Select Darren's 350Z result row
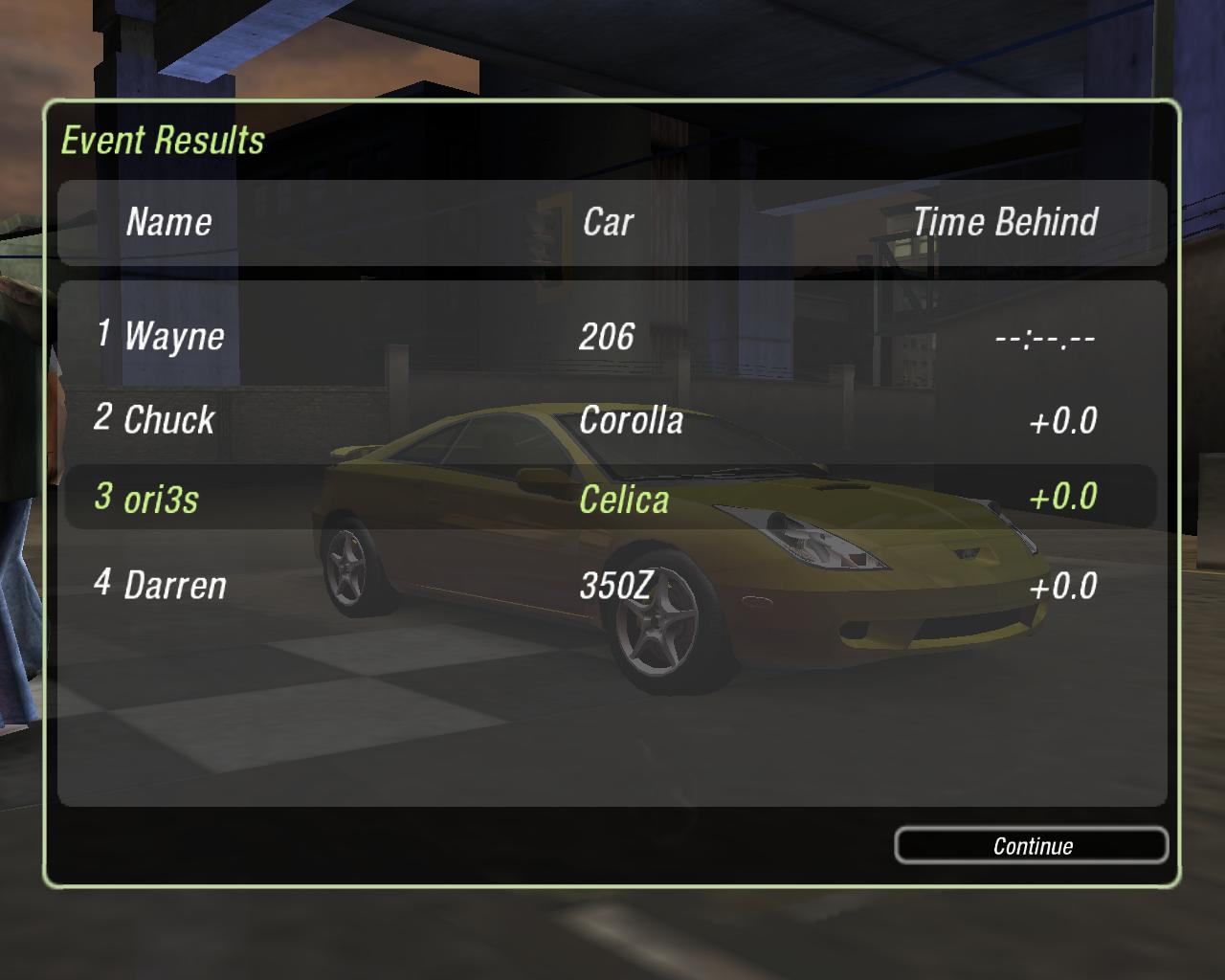1225x980 pixels. 611,585
